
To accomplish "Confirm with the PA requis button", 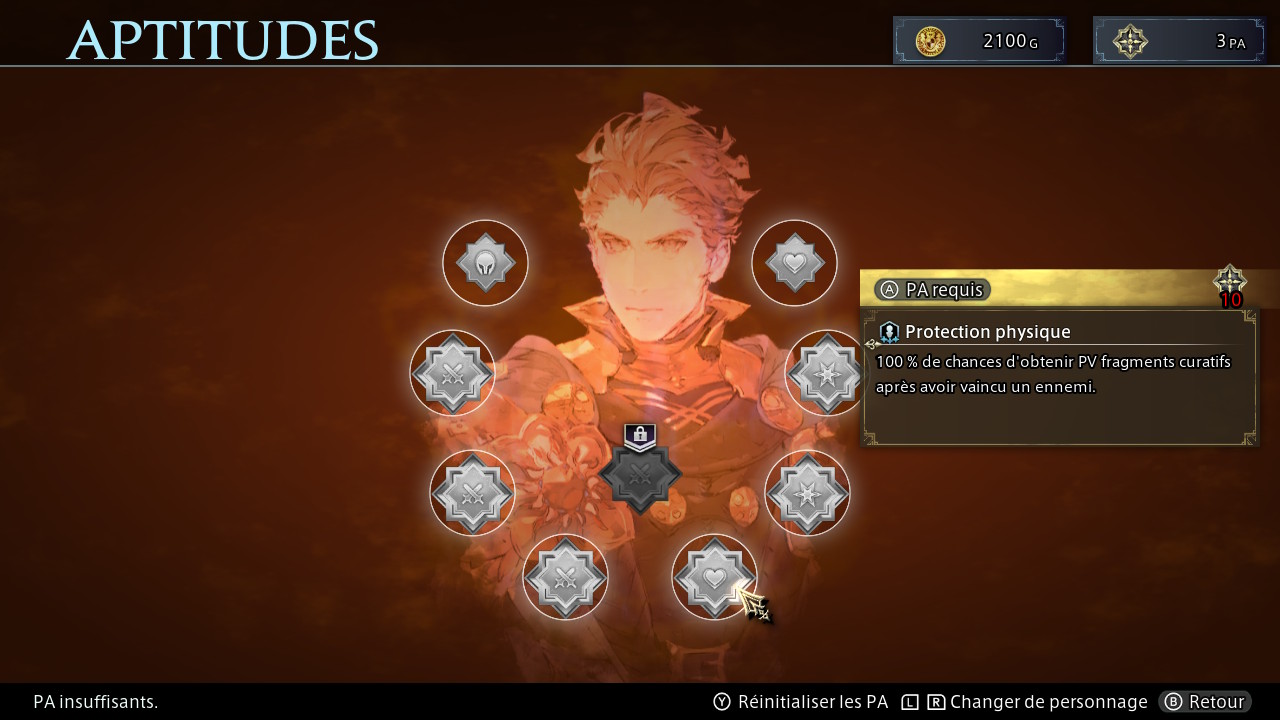I will click(x=932, y=290).
